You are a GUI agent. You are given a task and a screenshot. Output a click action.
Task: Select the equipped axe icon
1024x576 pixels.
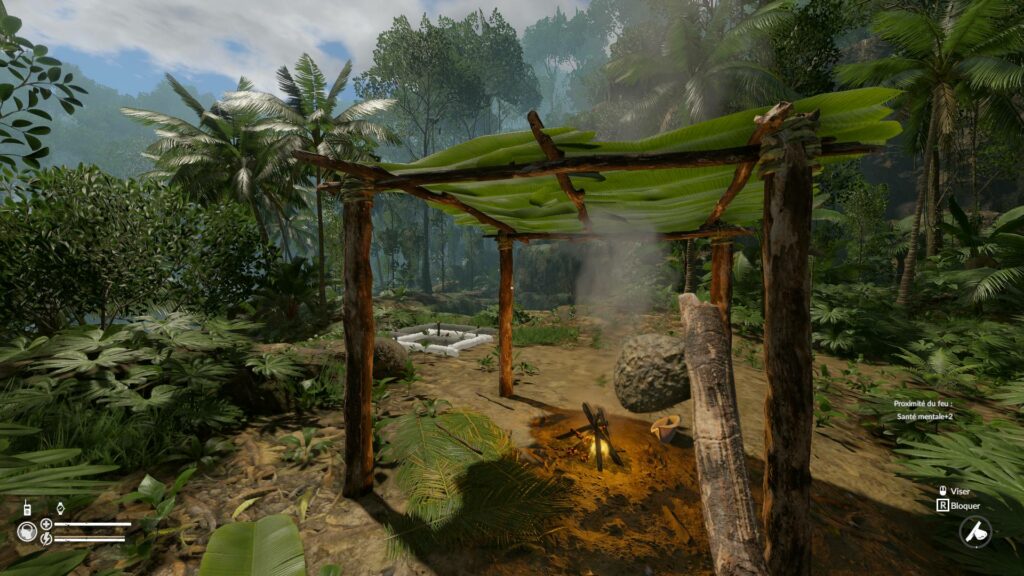coord(975,531)
